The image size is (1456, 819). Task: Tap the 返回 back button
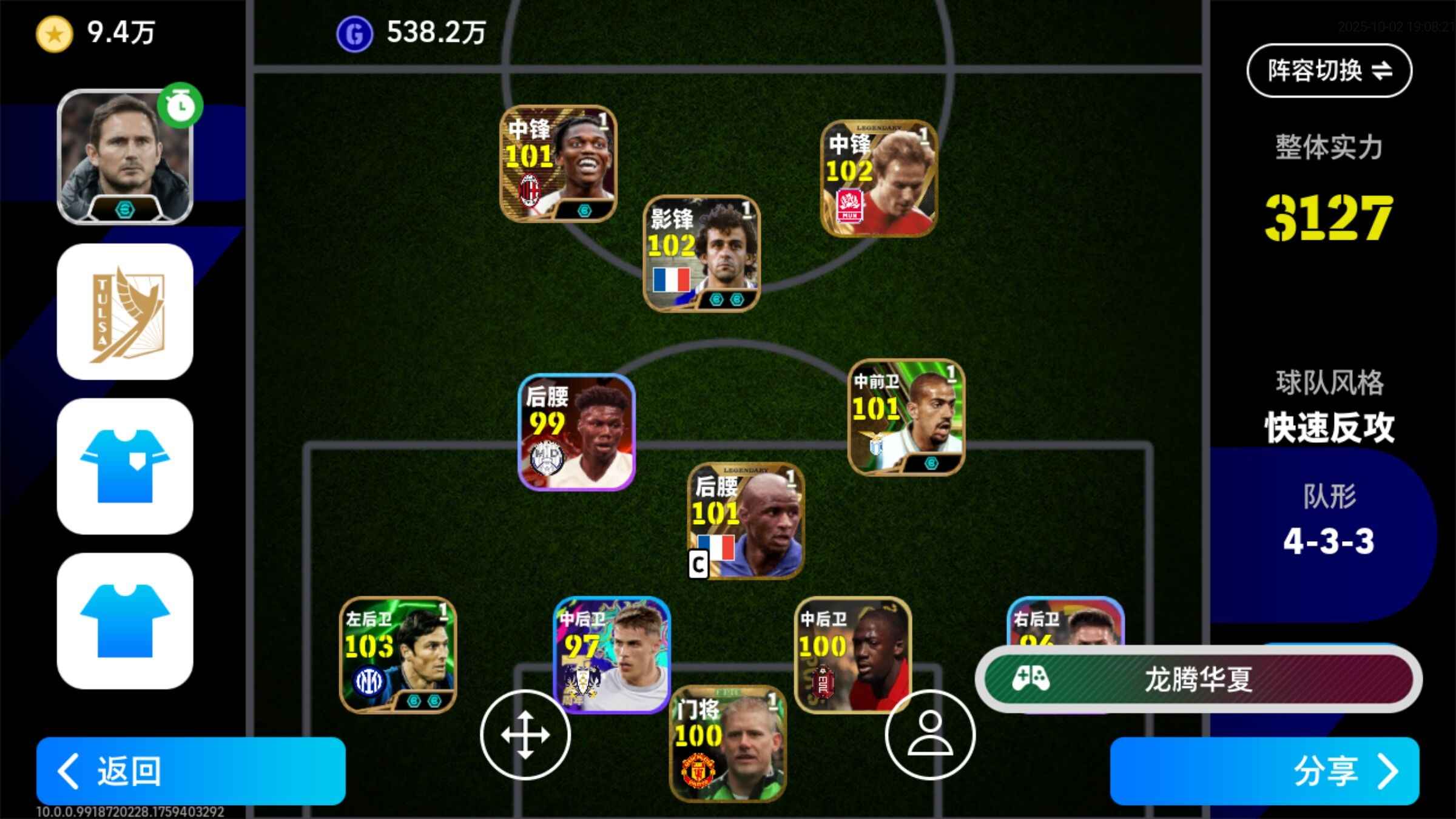190,770
